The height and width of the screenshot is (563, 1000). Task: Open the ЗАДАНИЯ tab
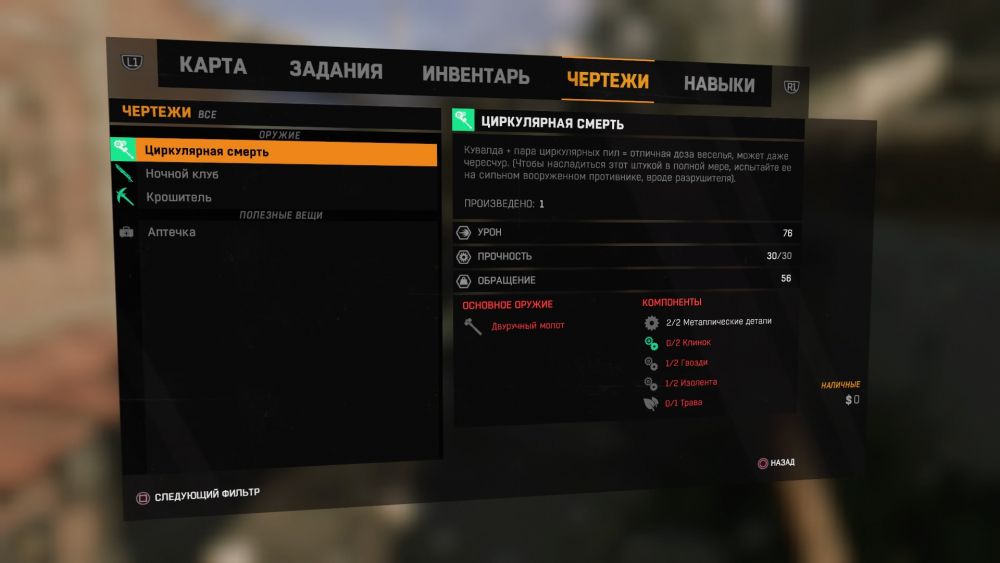click(336, 71)
